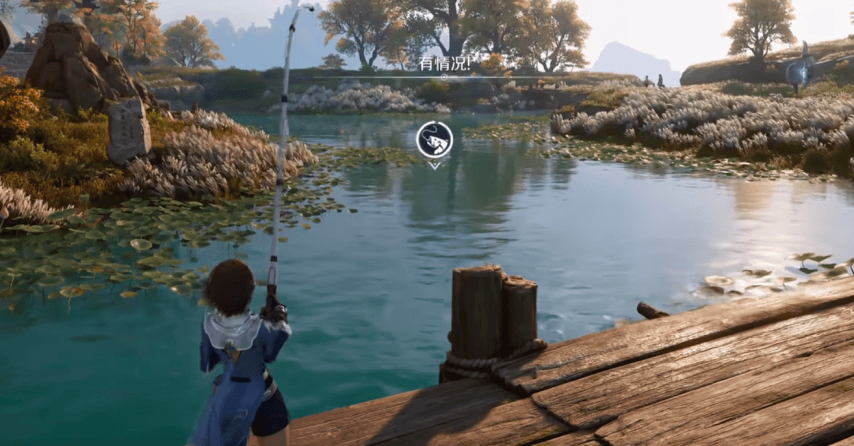
Task: Click the hooked fish bite icon
Action: [434, 139]
